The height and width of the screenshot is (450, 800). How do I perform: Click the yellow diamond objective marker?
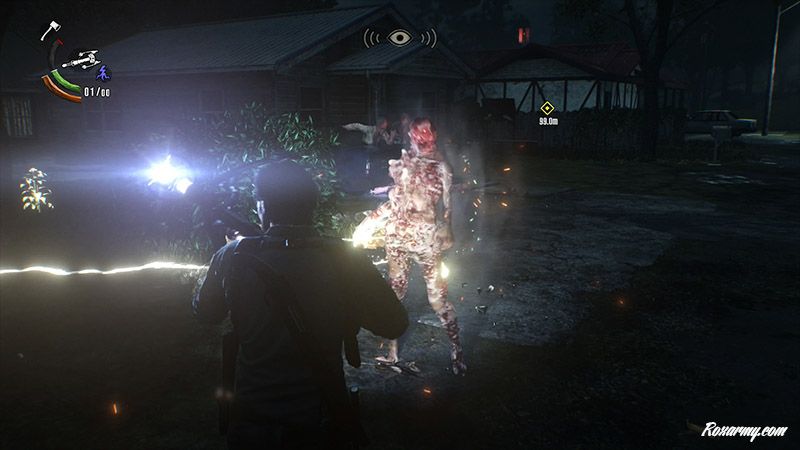coord(546,108)
